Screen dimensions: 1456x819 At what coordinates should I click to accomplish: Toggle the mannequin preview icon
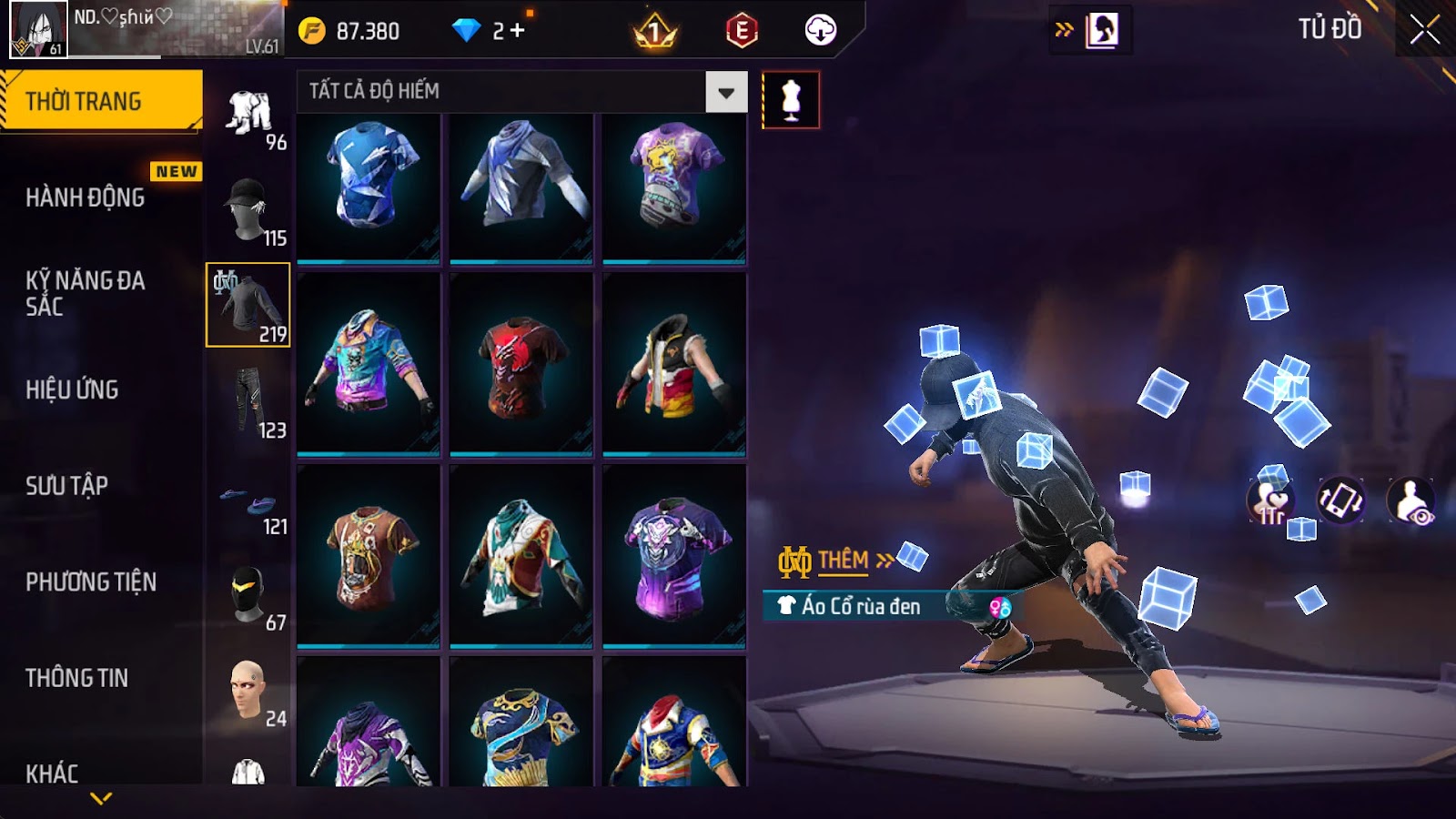(791, 100)
